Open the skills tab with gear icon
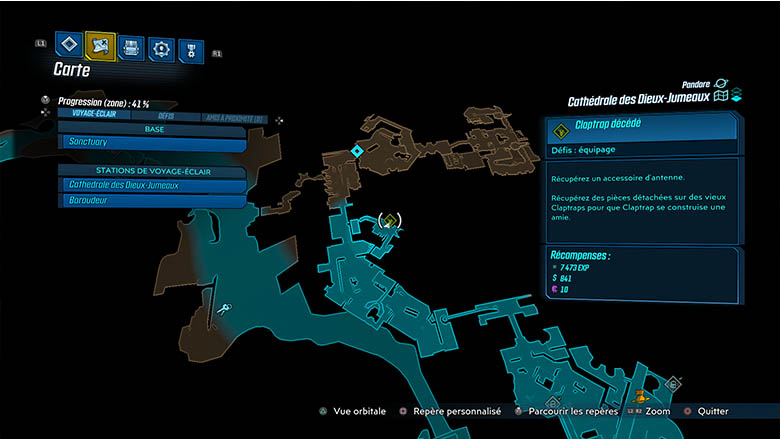 (161, 47)
